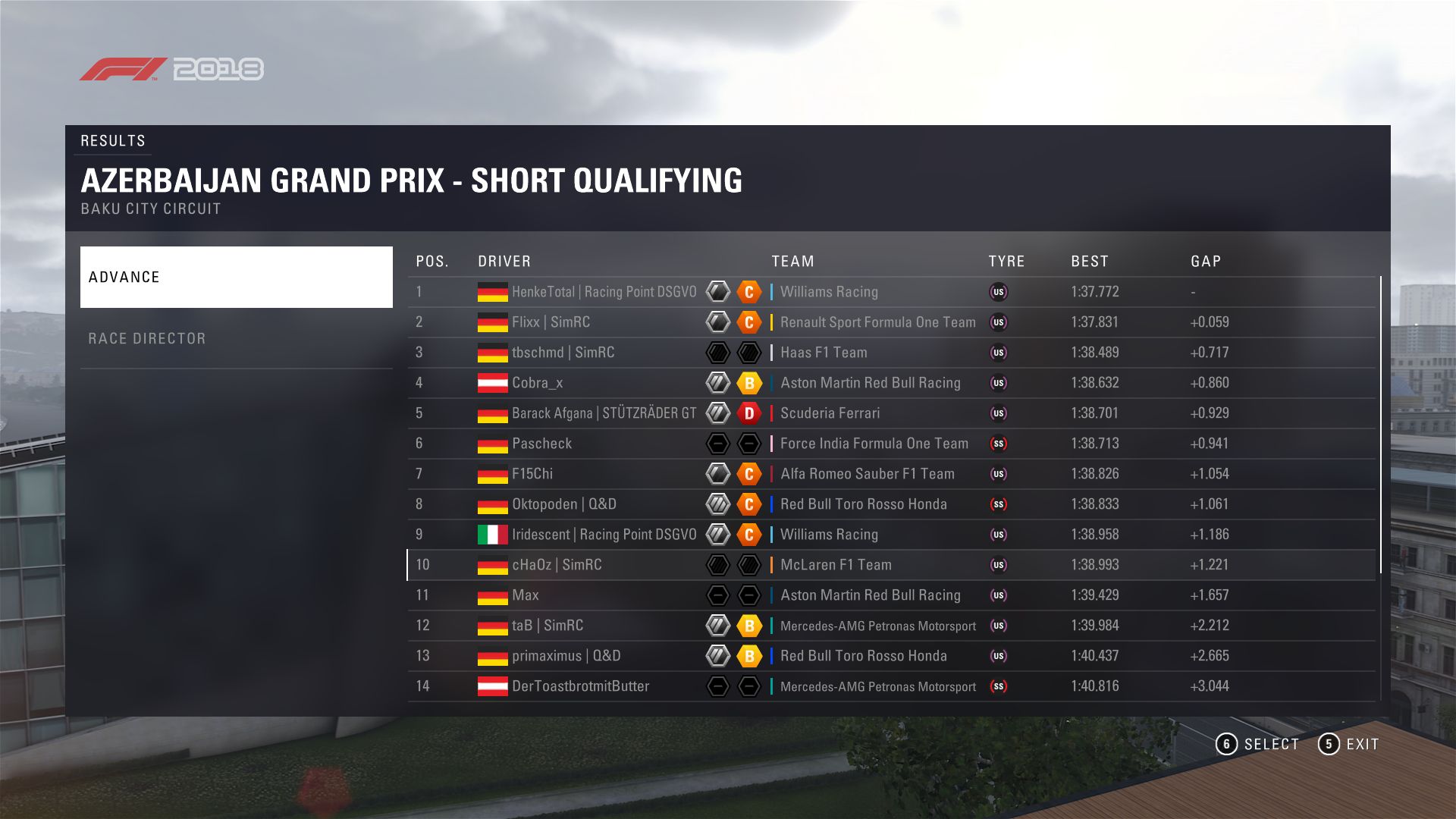Select the taB | SimRC row
Screen dimensions: 1456x819
[548, 626]
